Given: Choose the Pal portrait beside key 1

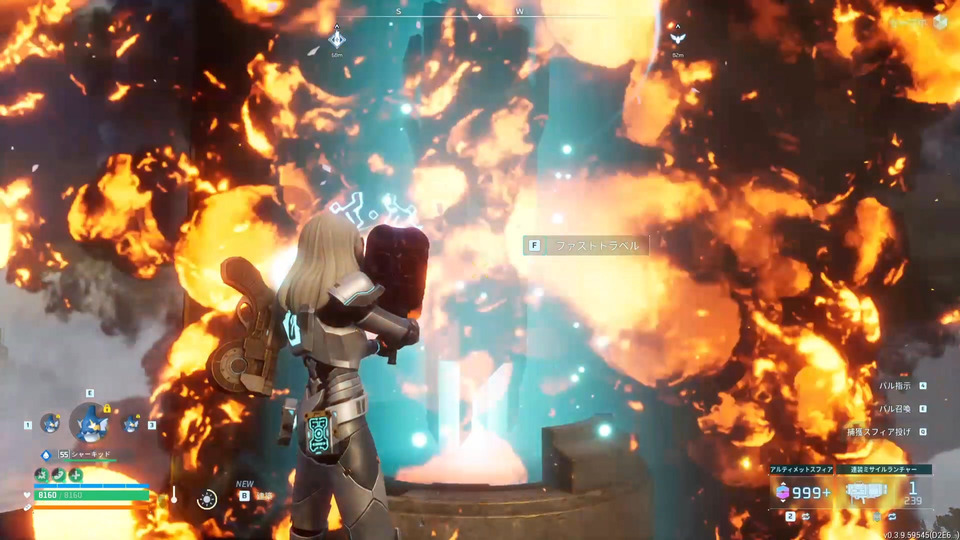Looking at the screenshot, I should tap(49, 424).
